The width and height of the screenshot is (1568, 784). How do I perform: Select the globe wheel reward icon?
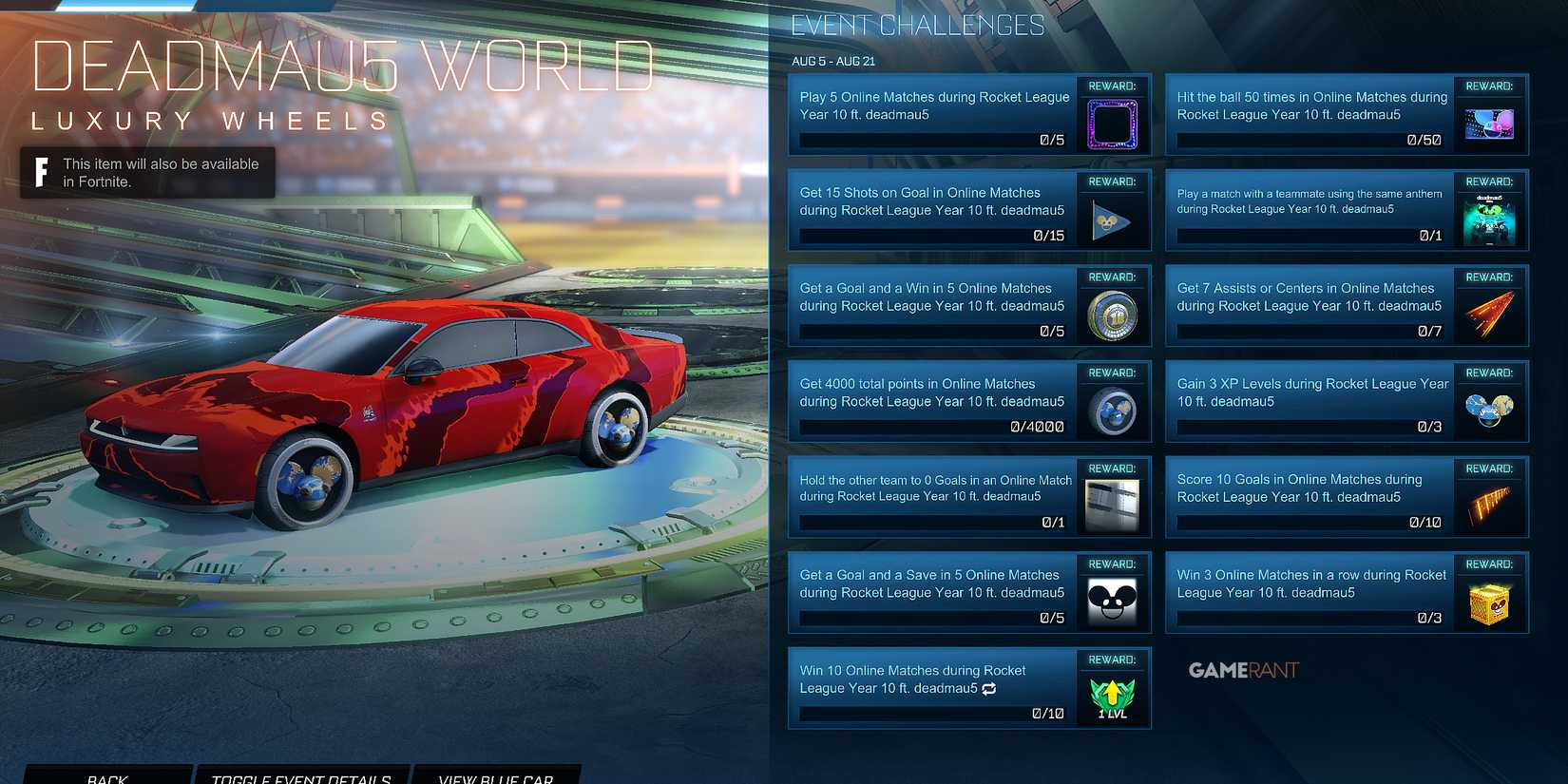click(1113, 411)
